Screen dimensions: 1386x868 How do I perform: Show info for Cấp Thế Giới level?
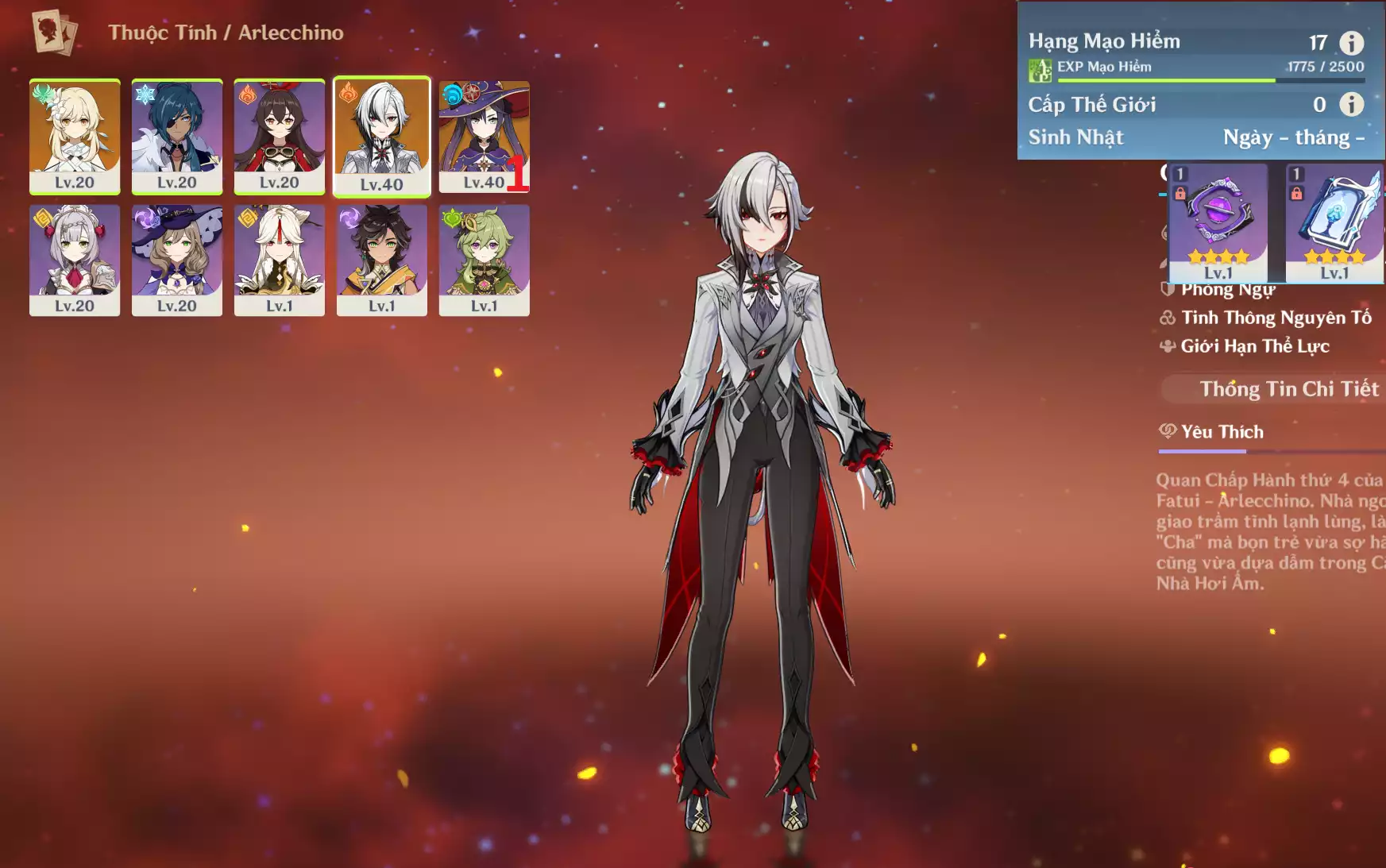coord(1351,104)
